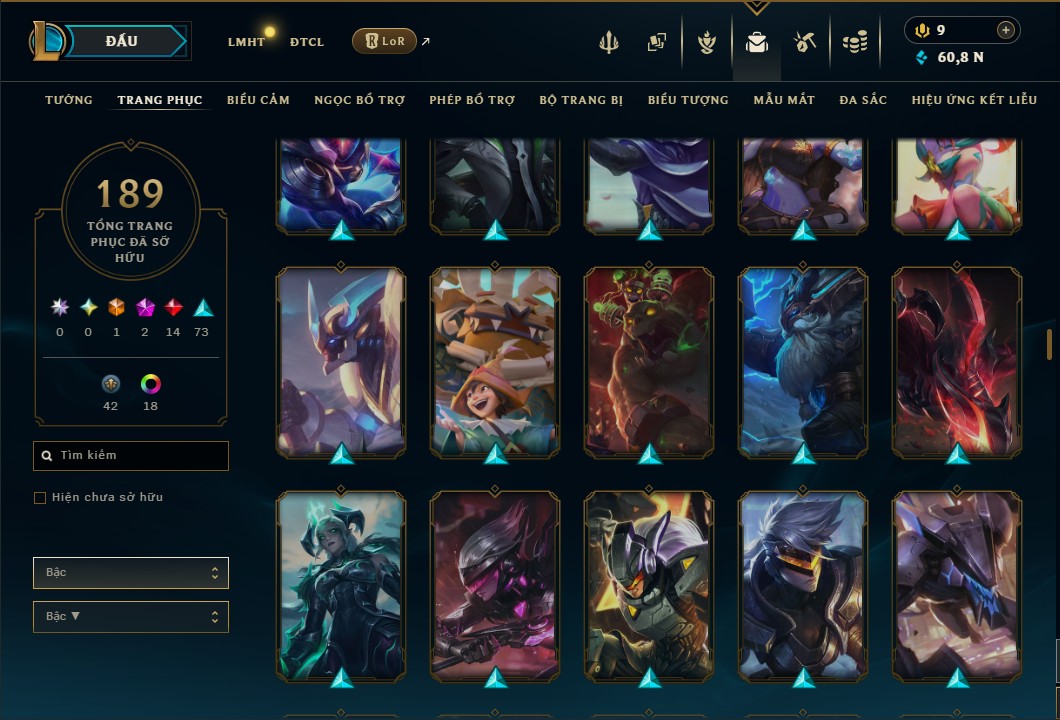Image resolution: width=1060 pixels, height=720 pixels.
Task: Select the NGỌC BỔ TRỢ tab
Action: (359, 100)
